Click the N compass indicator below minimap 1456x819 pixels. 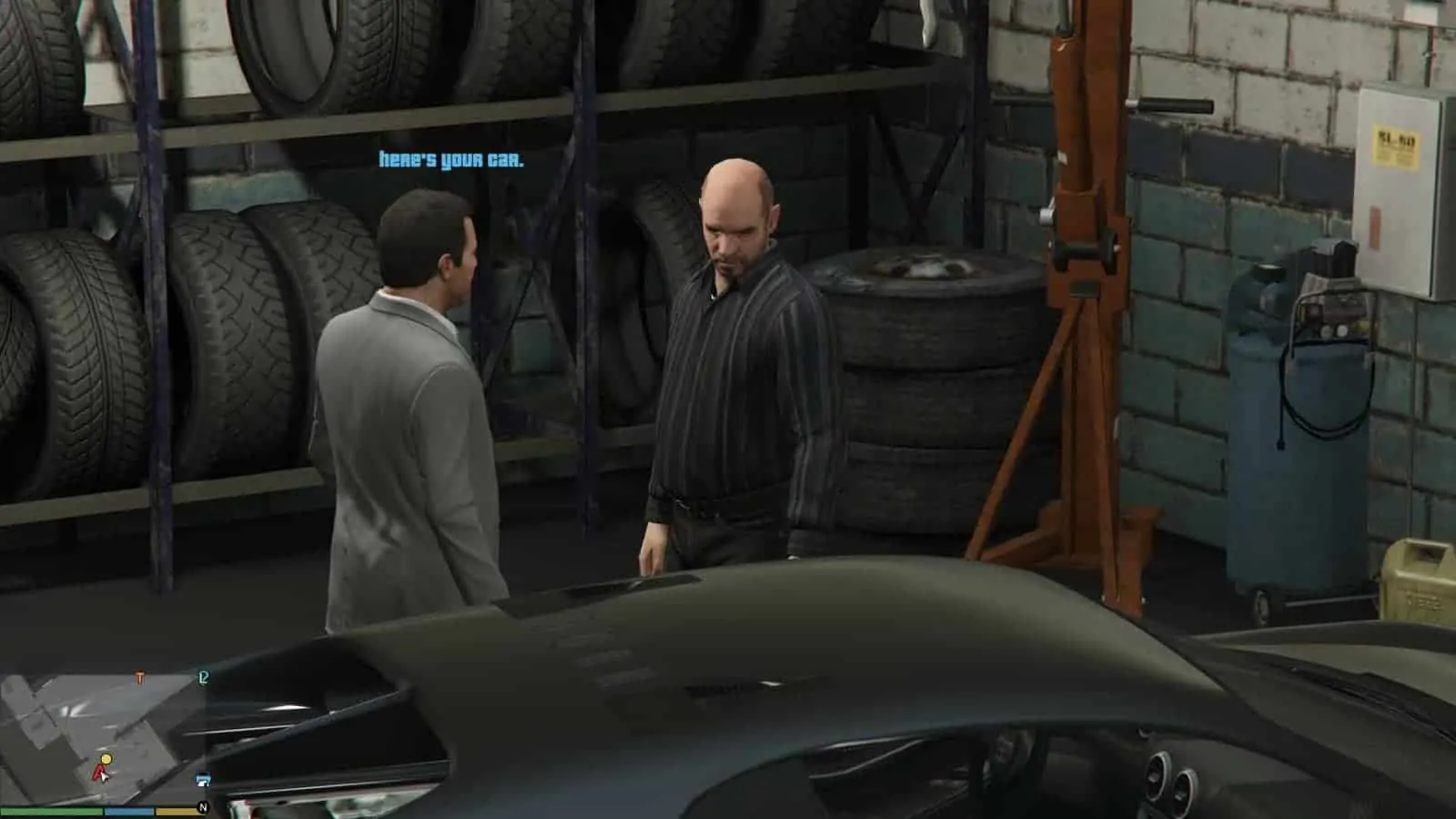coord(204,806)
